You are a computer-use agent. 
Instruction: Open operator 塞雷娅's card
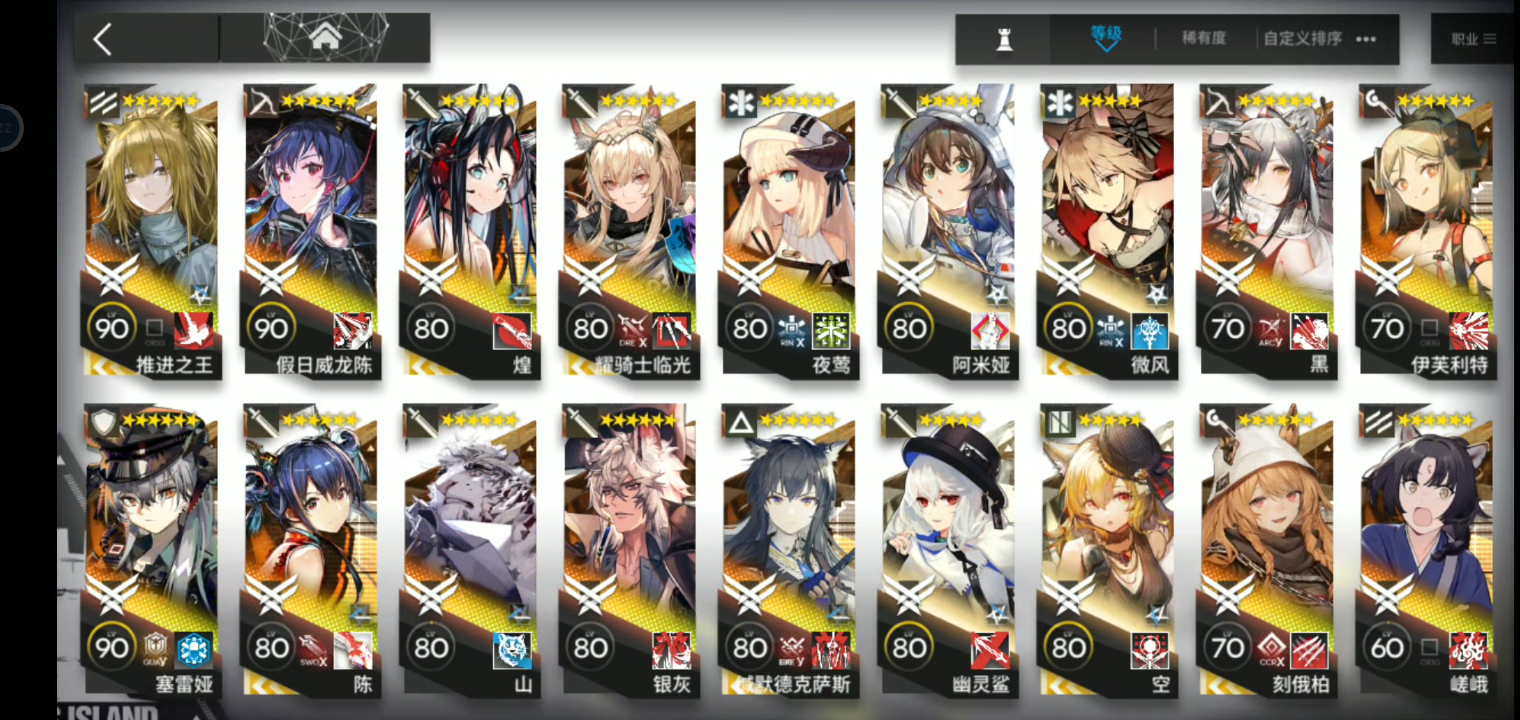pos(152,550)
